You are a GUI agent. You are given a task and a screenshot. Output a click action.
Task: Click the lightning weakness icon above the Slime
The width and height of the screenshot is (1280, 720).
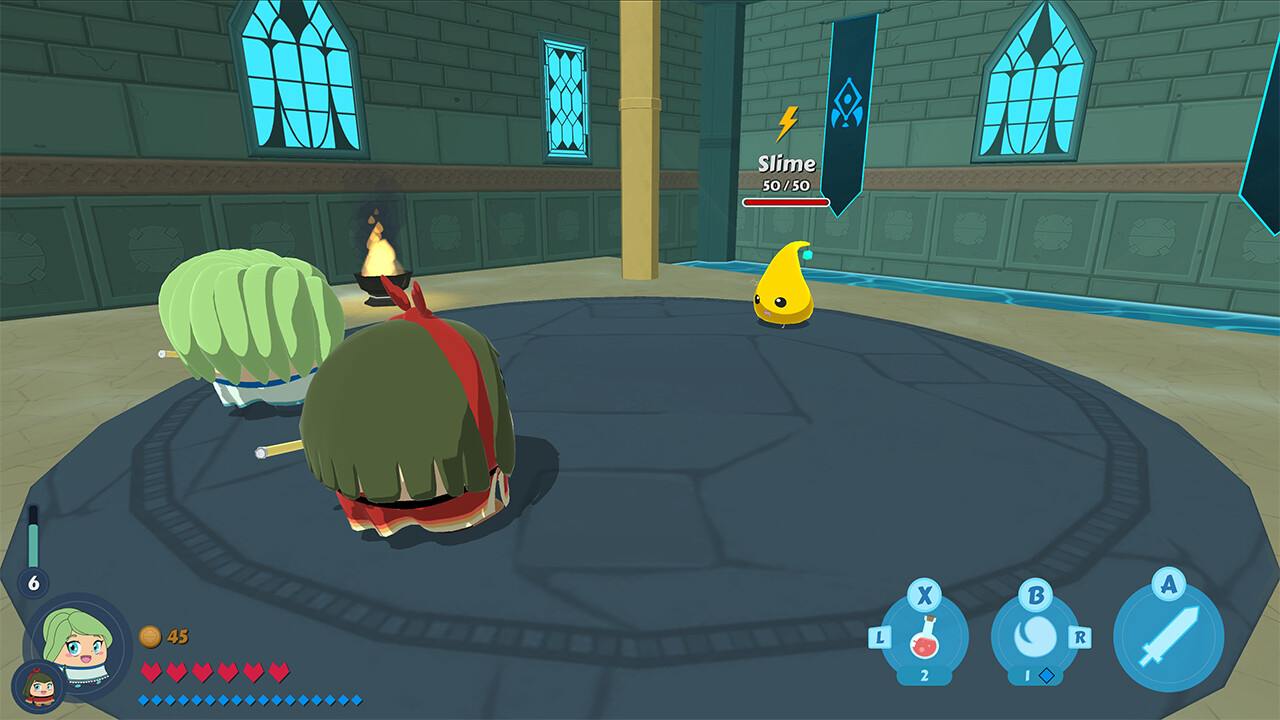789,122
